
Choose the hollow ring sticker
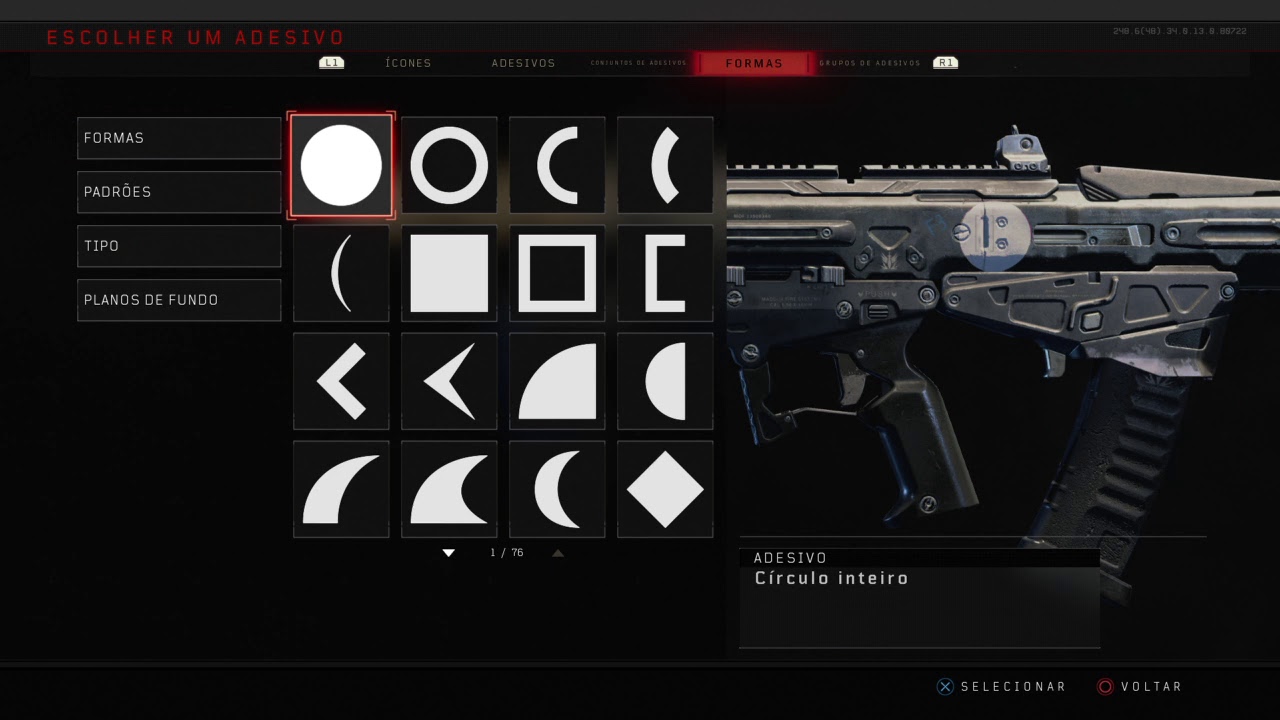[x=449, y=165]
